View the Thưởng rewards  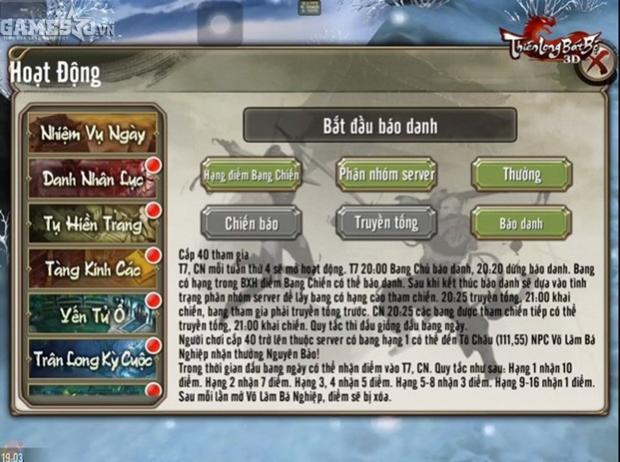(x=521, y=174)
